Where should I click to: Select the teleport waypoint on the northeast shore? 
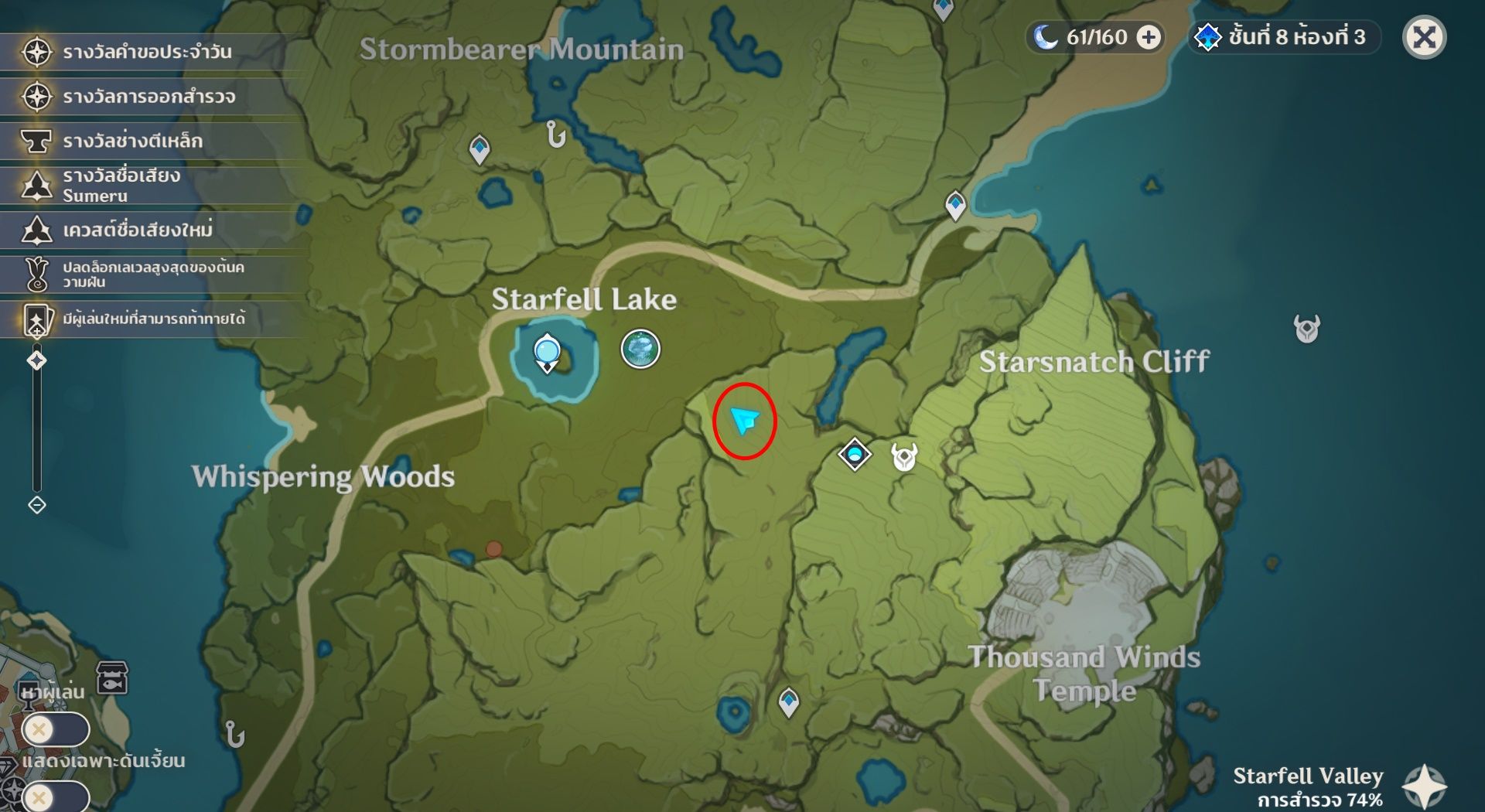[x=955, y=204]
